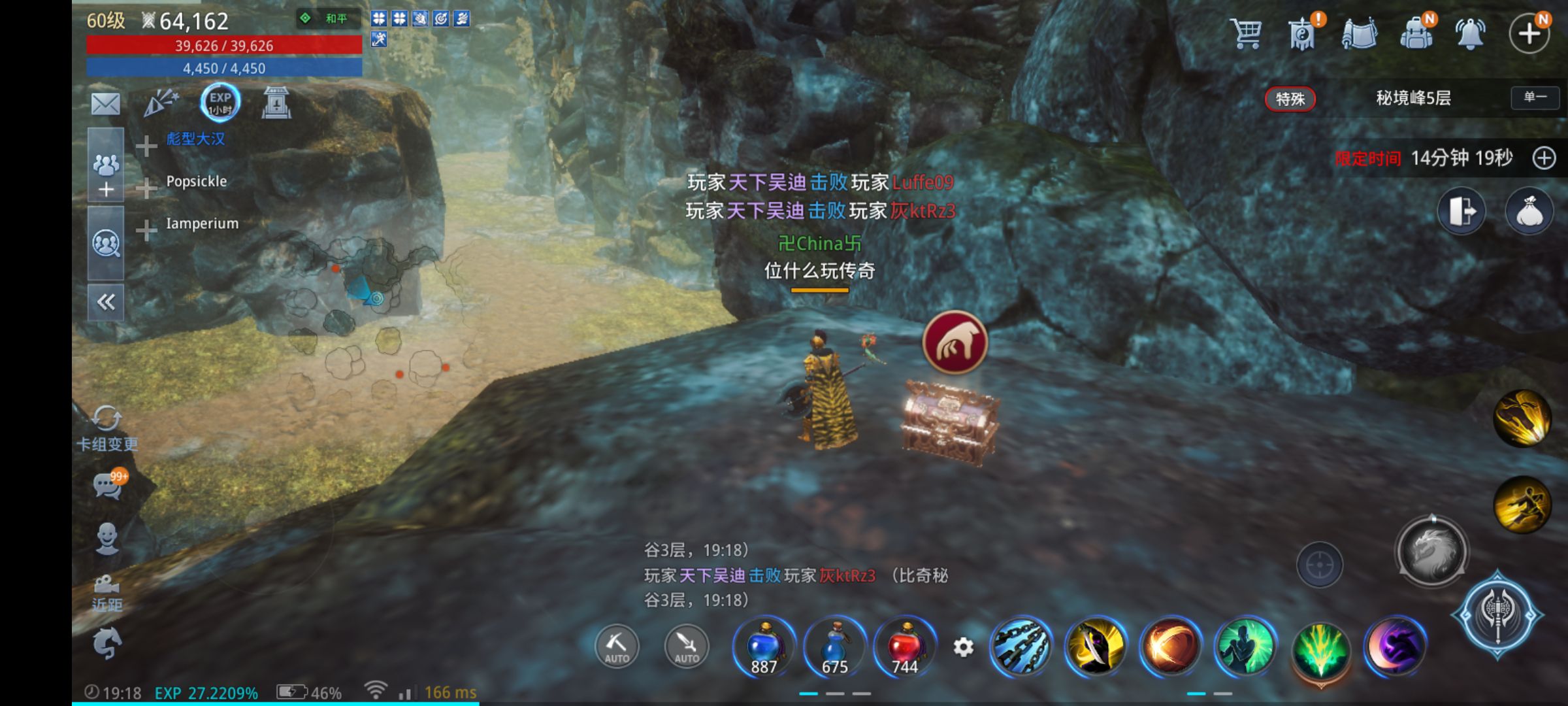Open the shopping cart store

pyautogui.click(x=1245, y=33)
